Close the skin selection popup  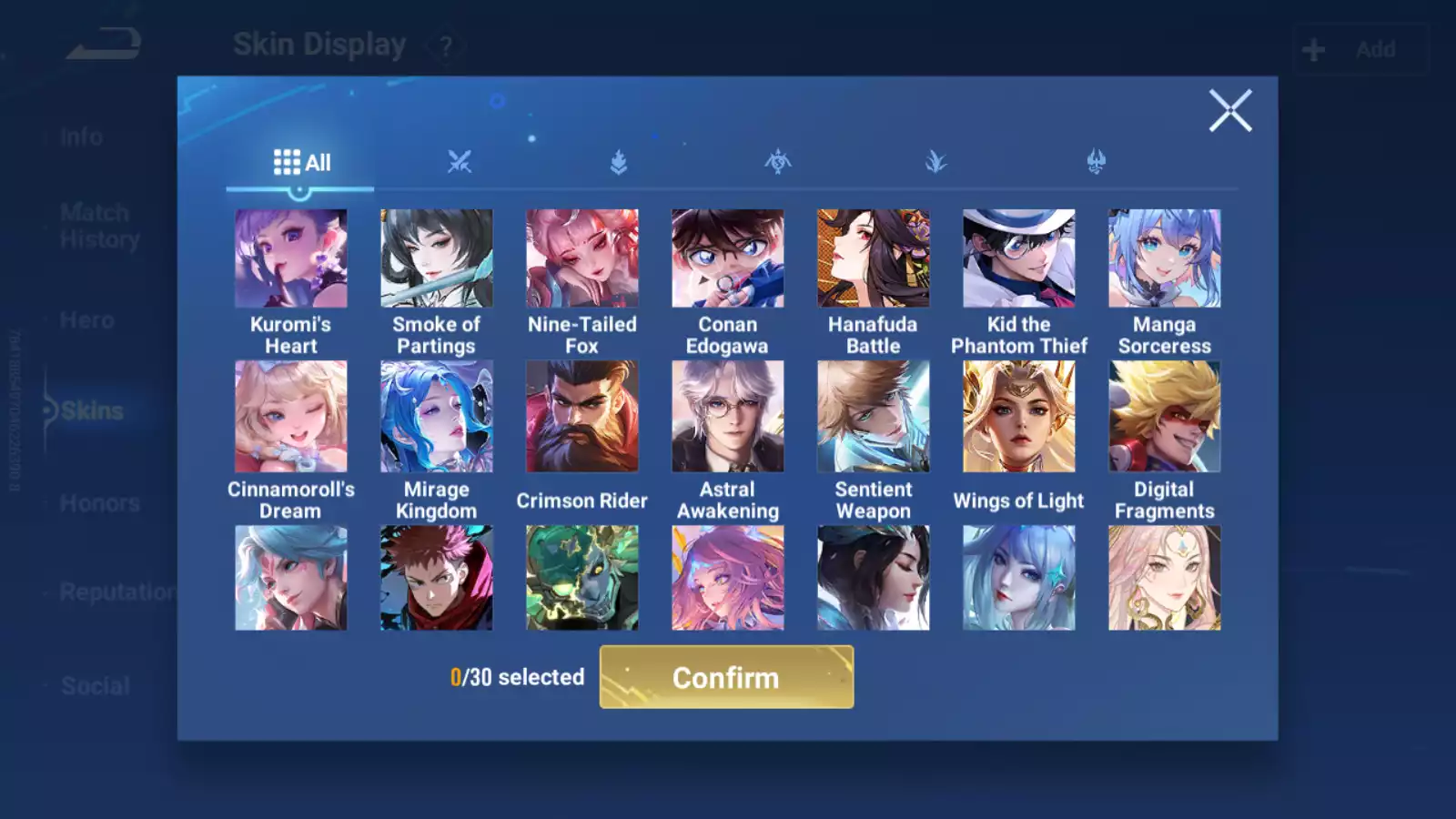[1230, 110]
